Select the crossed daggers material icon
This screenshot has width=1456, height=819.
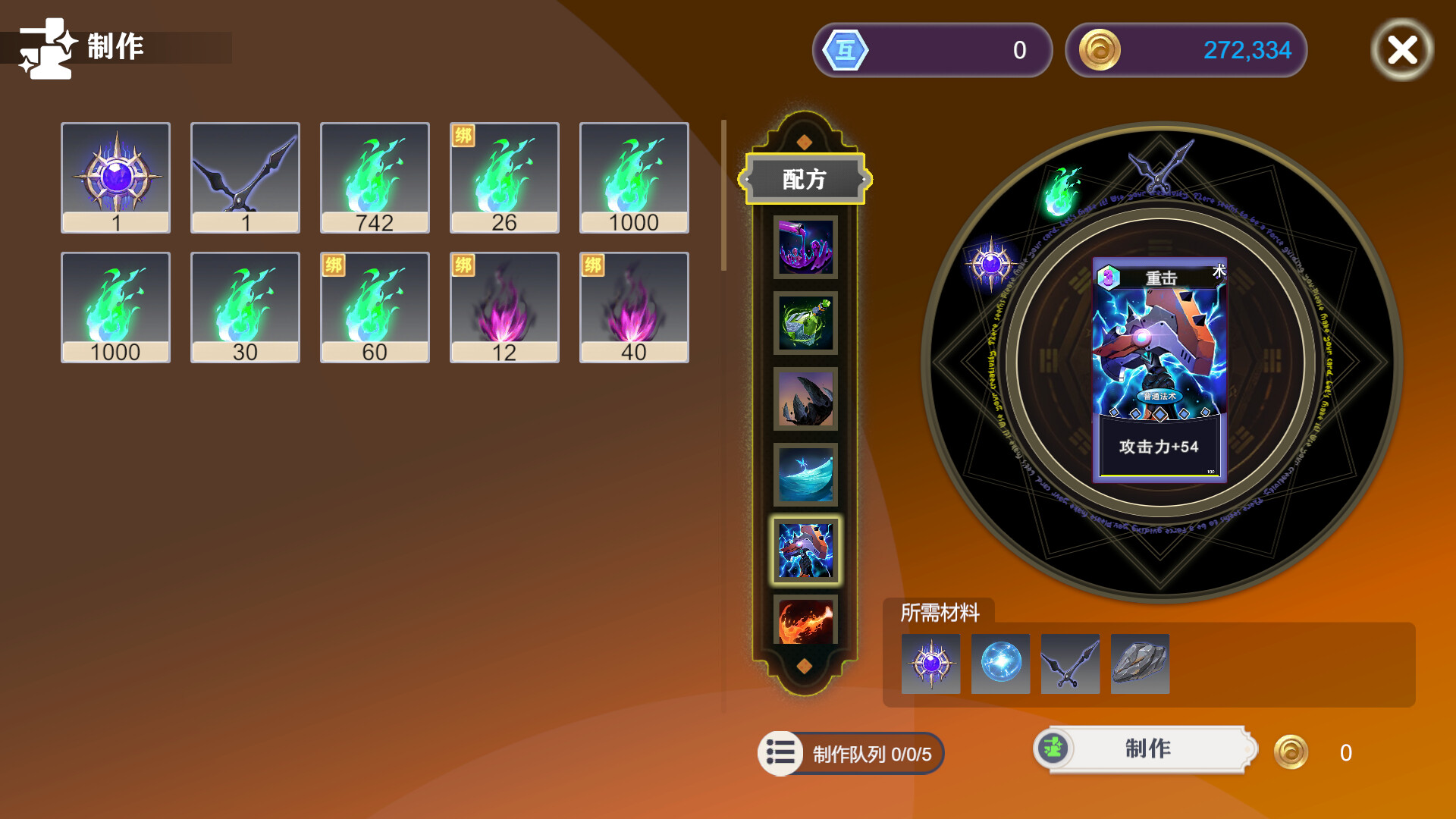[1070, 664]
